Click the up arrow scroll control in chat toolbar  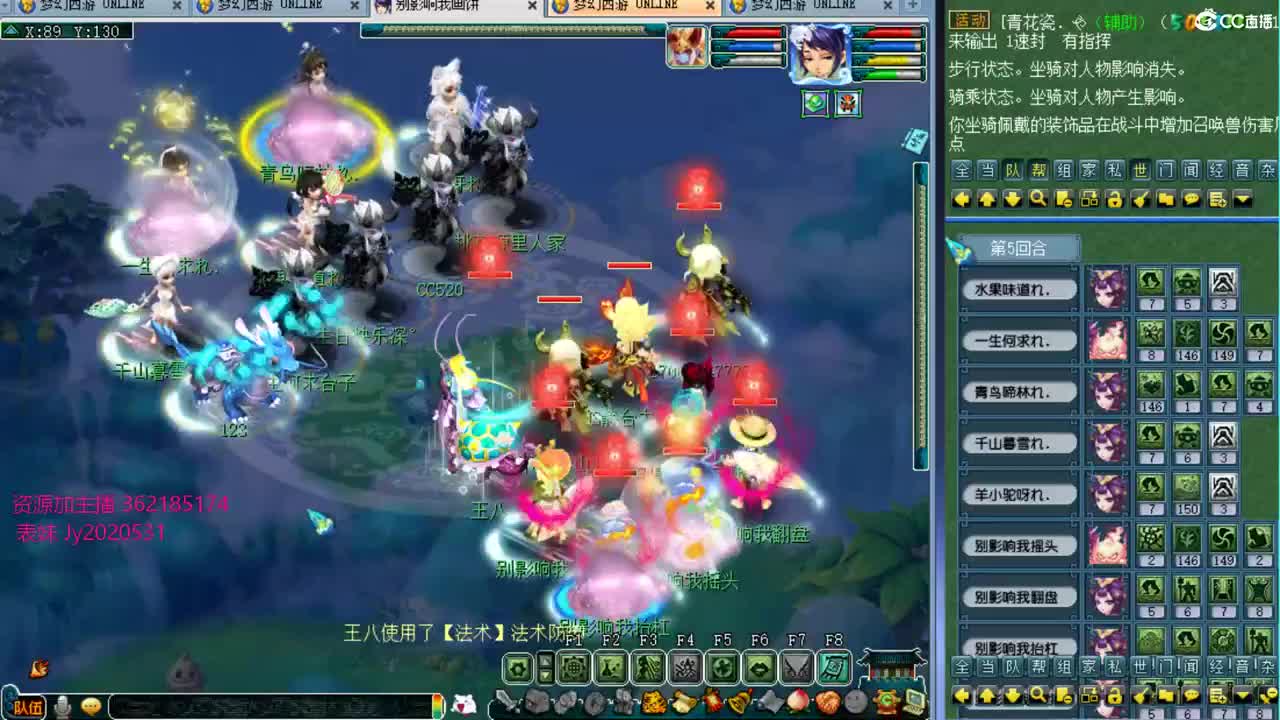pyautogui.click(x=987, y=198)
